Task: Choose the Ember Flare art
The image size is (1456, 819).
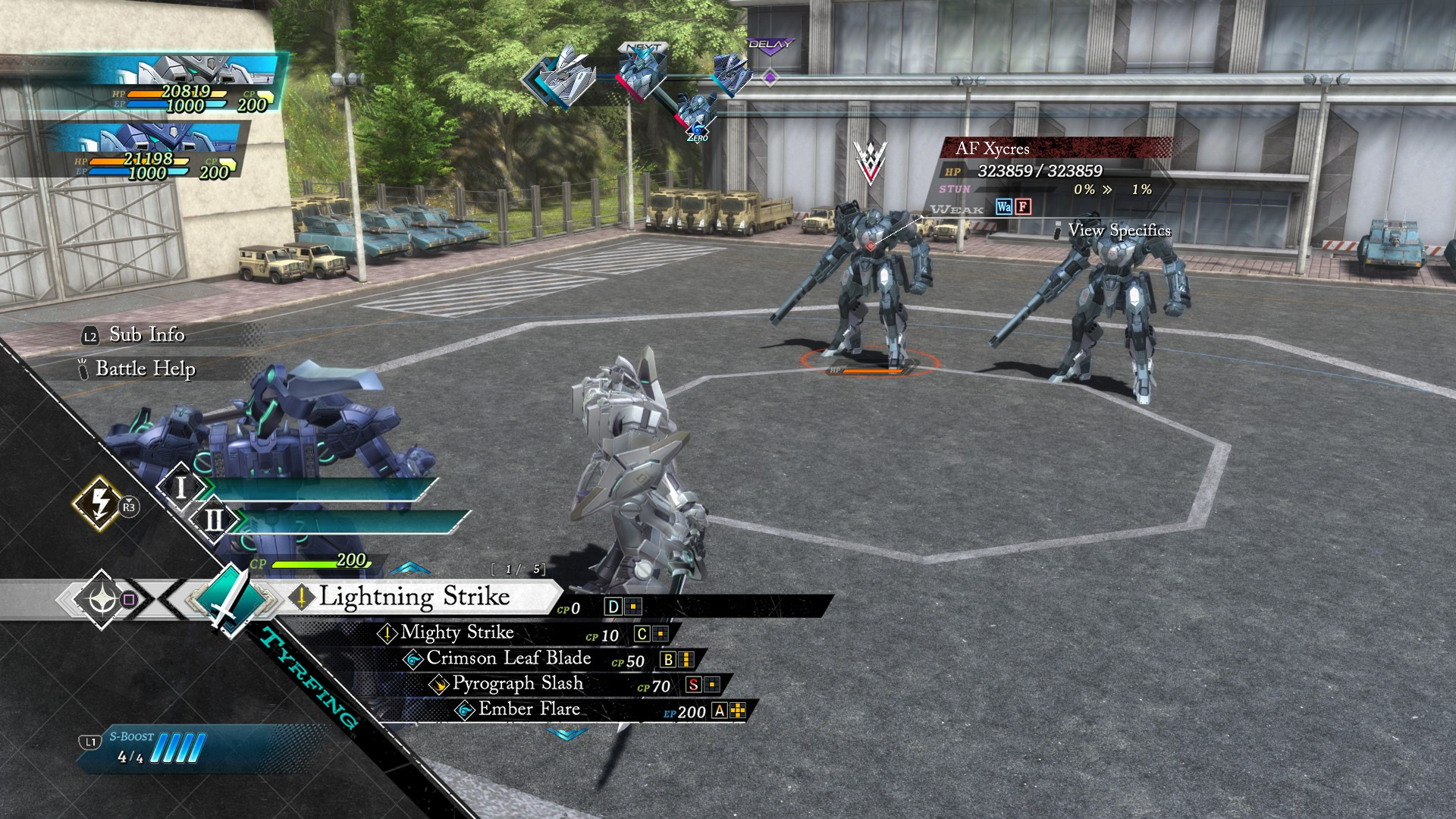Action: pos(529,710)
